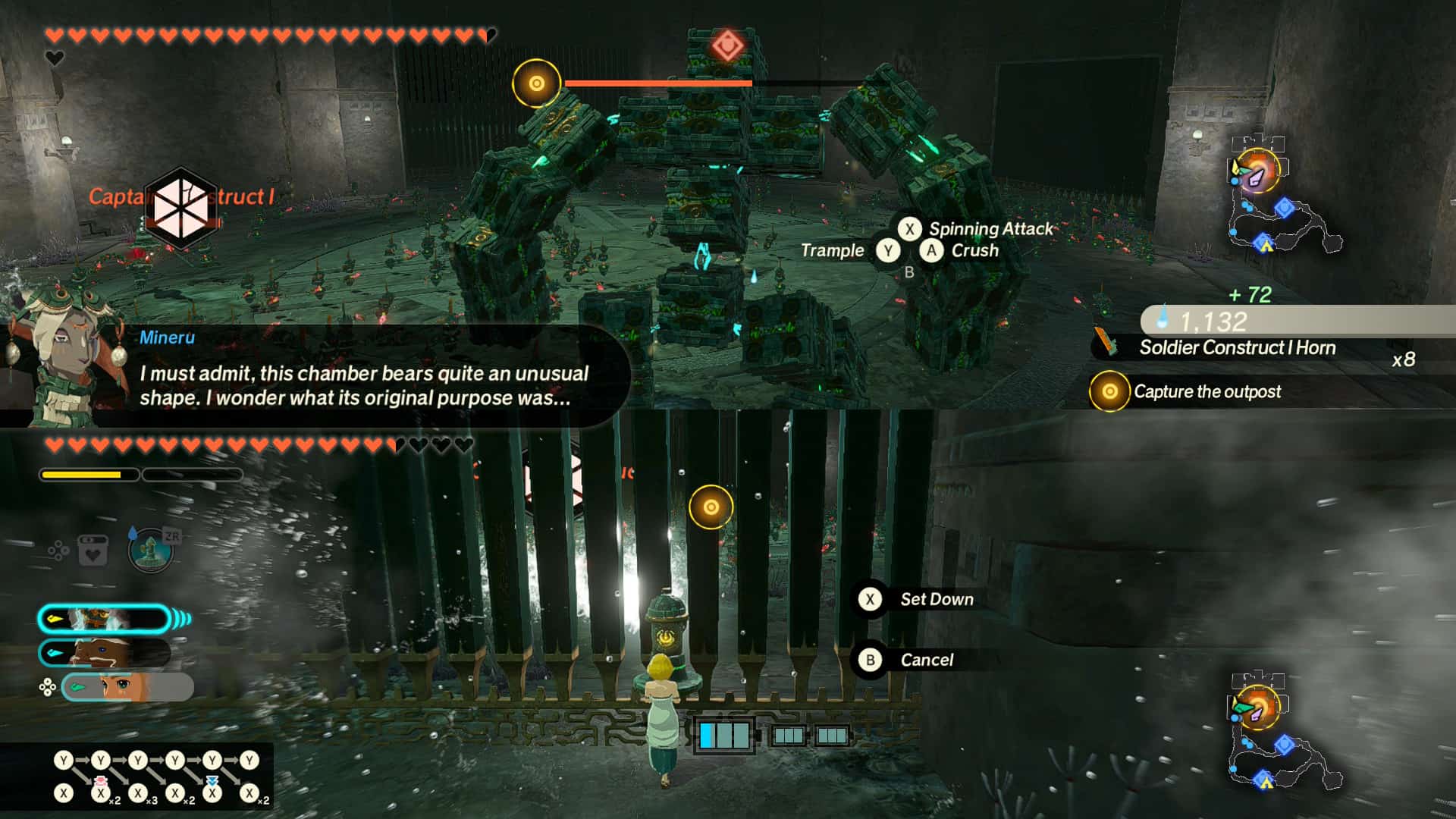Choose the Set Down action
Viewport: 1456px width, 819px height.
[x=936, y=599]
